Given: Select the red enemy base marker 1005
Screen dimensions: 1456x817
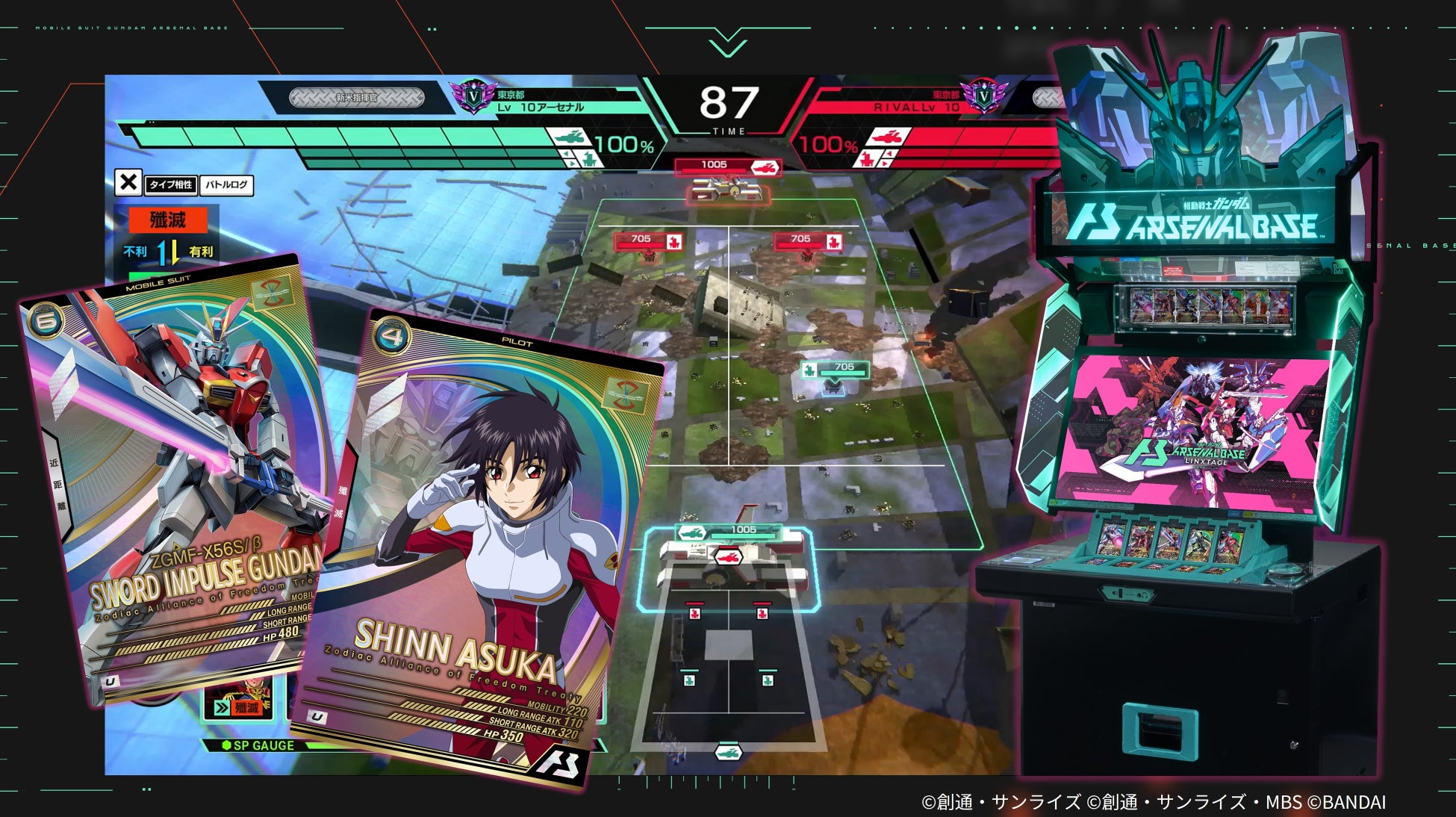Looking at the screenshot, I should click(727, 166).
